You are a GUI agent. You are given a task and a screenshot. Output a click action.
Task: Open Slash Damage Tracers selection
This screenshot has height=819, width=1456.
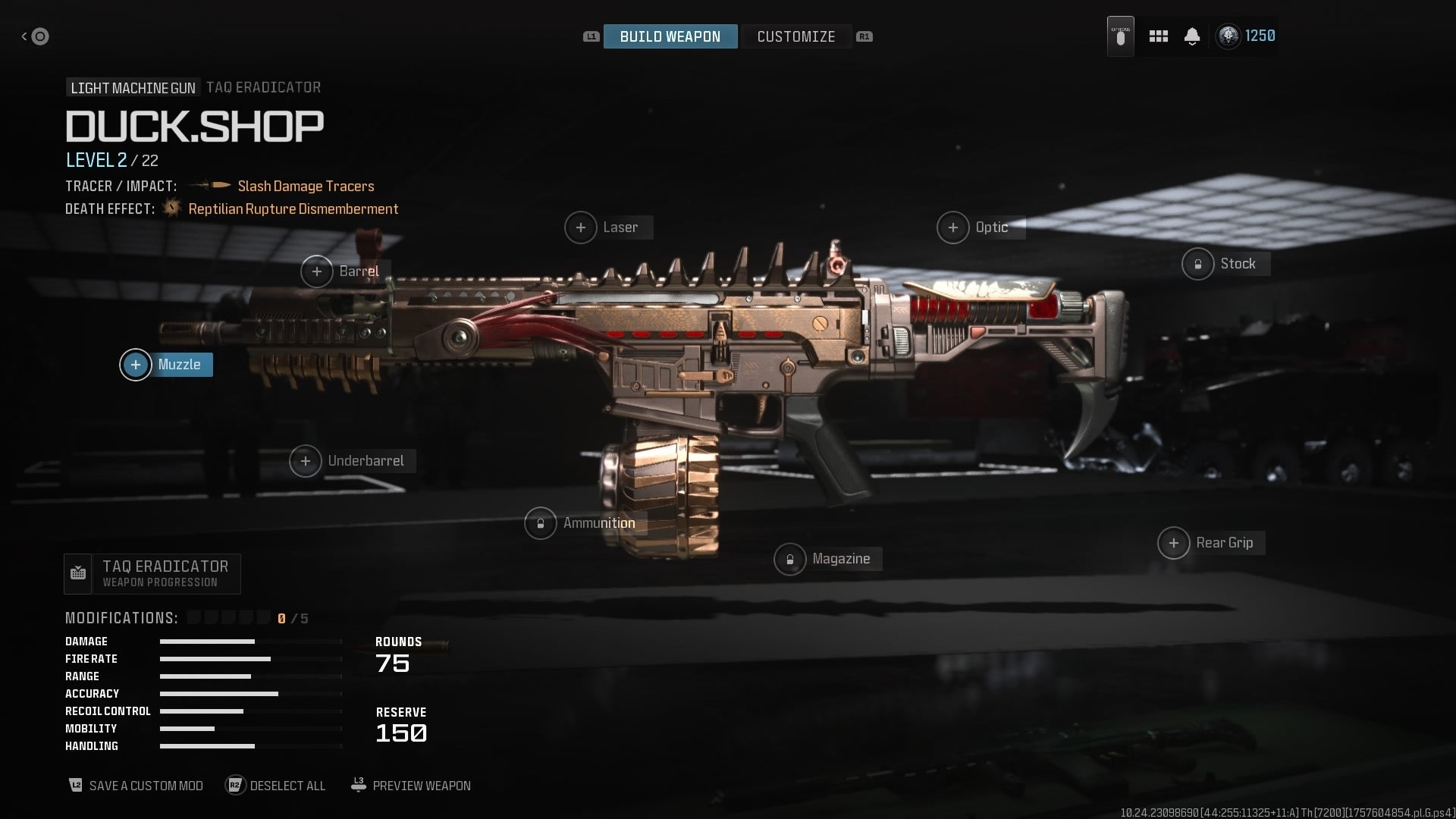[x=305, y=186]
